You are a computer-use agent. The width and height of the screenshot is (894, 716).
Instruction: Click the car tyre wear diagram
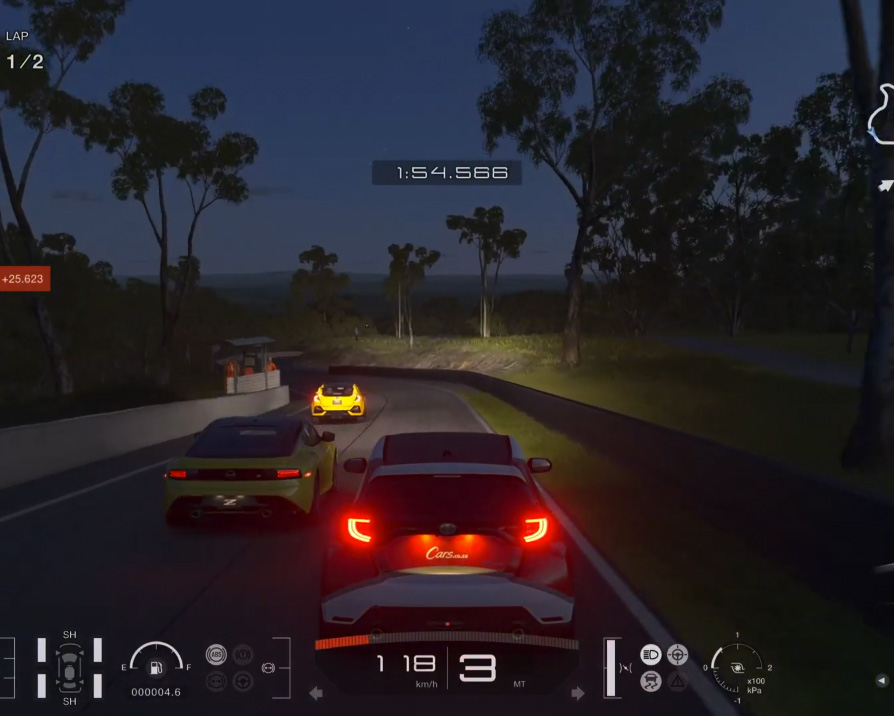point(69,665)
